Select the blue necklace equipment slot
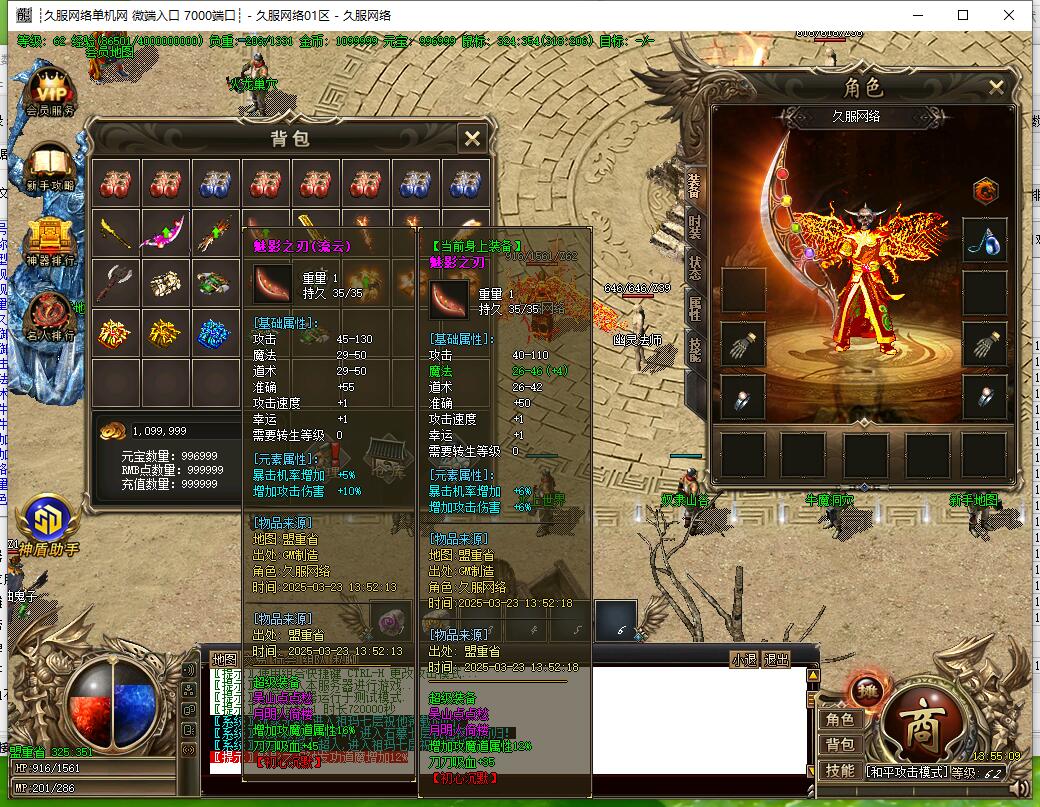The width and height of the screenshot is (1040, 807). pyautogui.click(x=985, y=241)
